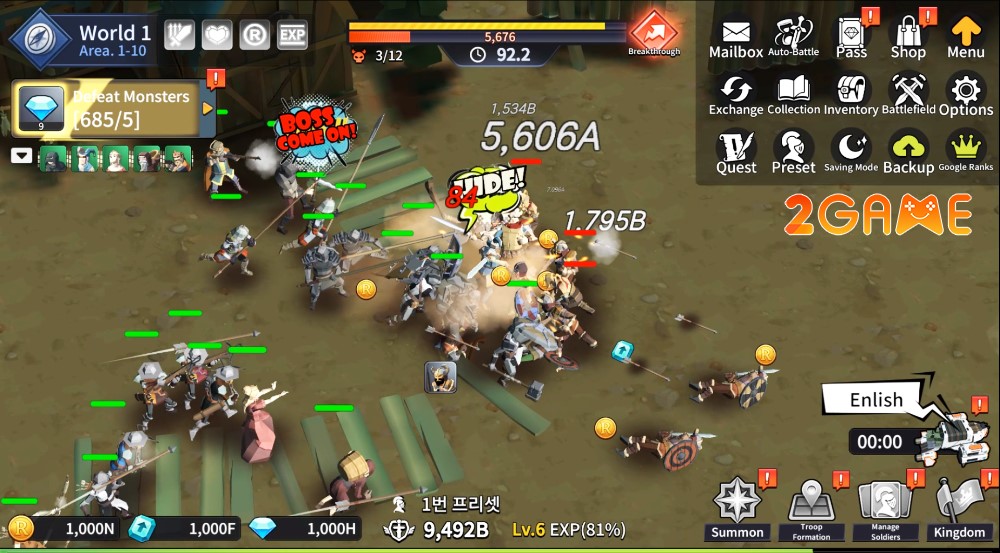The image size is (1000, 553).
Task: Collapse the Menu arrow button
Action: click(966, 38)
